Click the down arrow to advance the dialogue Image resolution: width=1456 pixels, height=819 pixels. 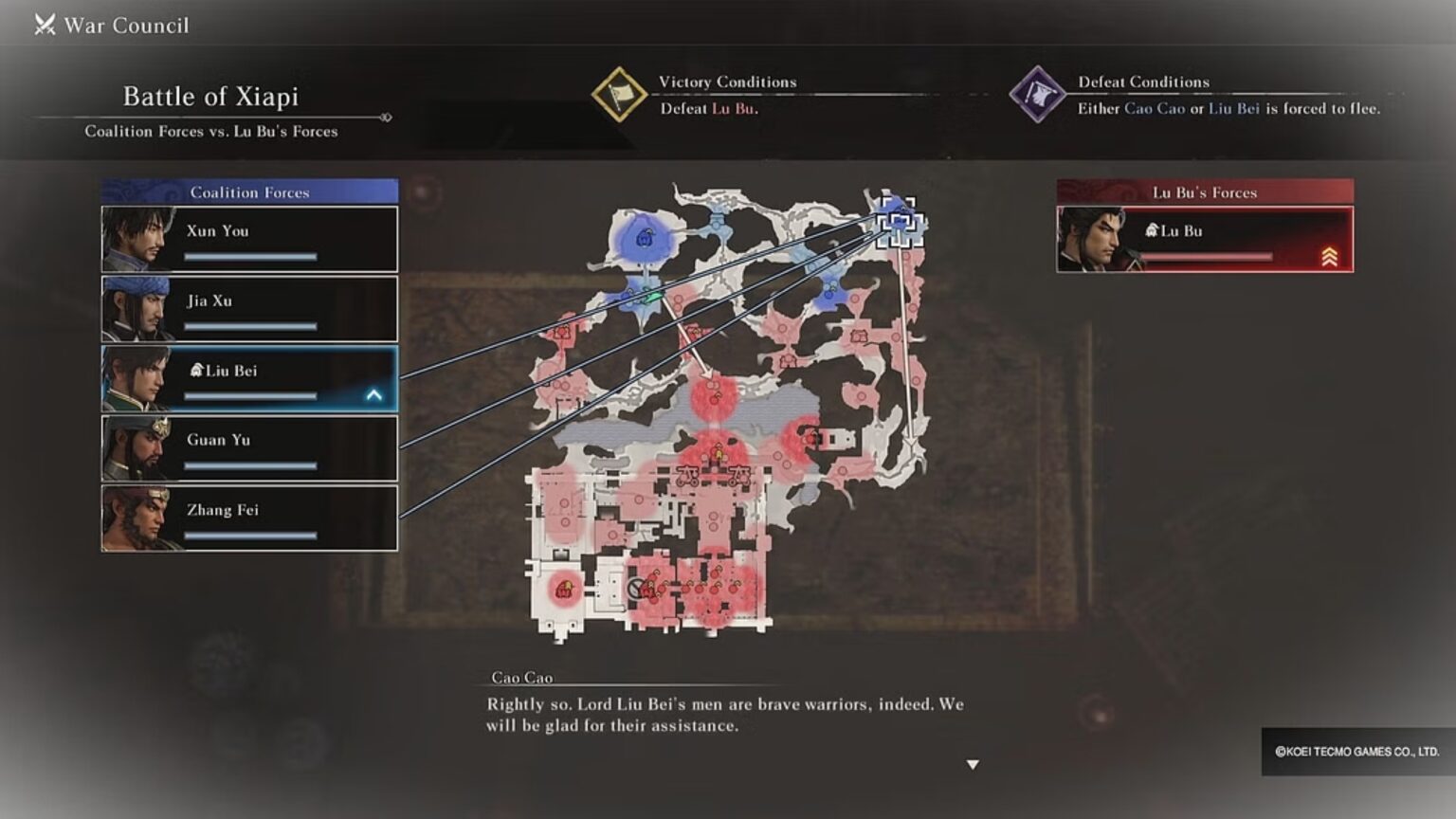(972, 762)
